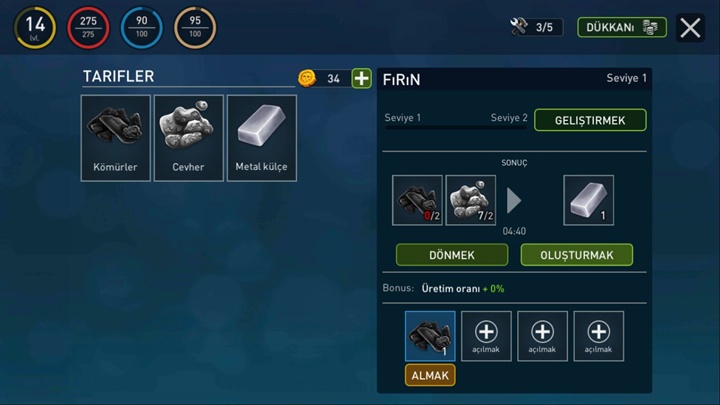The image size is (720, 405).
Task: Start crafting with Oluşturmak button
Action: [576, 255]
